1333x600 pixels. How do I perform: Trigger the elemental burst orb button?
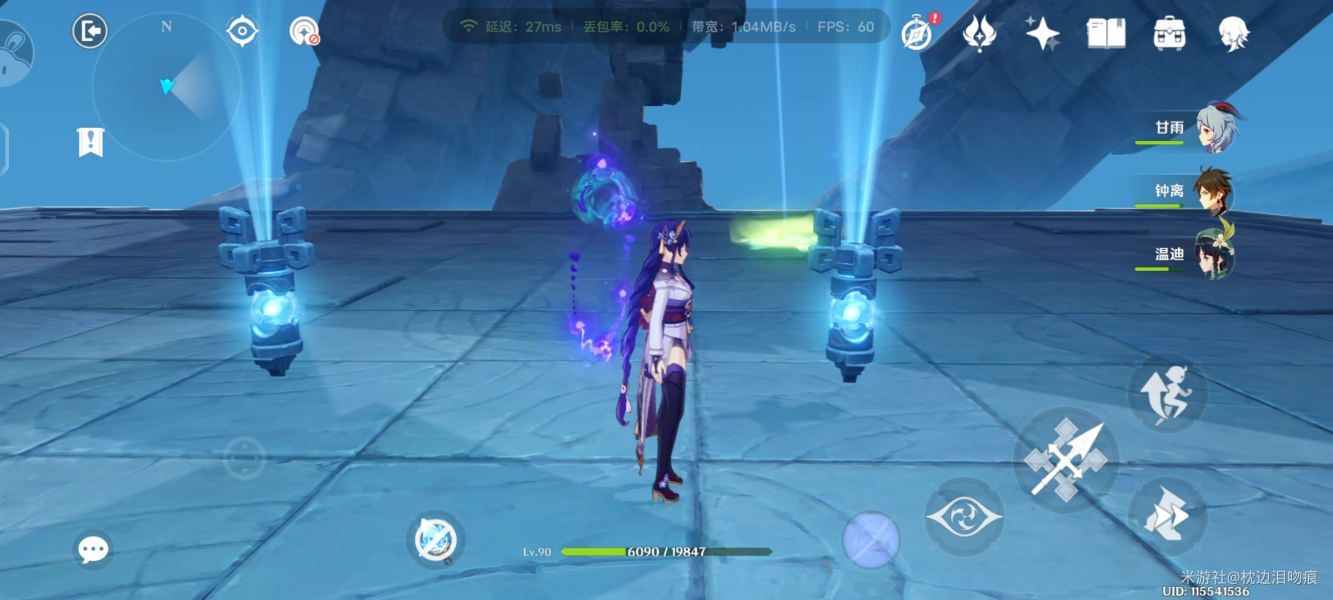pos(871,540)
